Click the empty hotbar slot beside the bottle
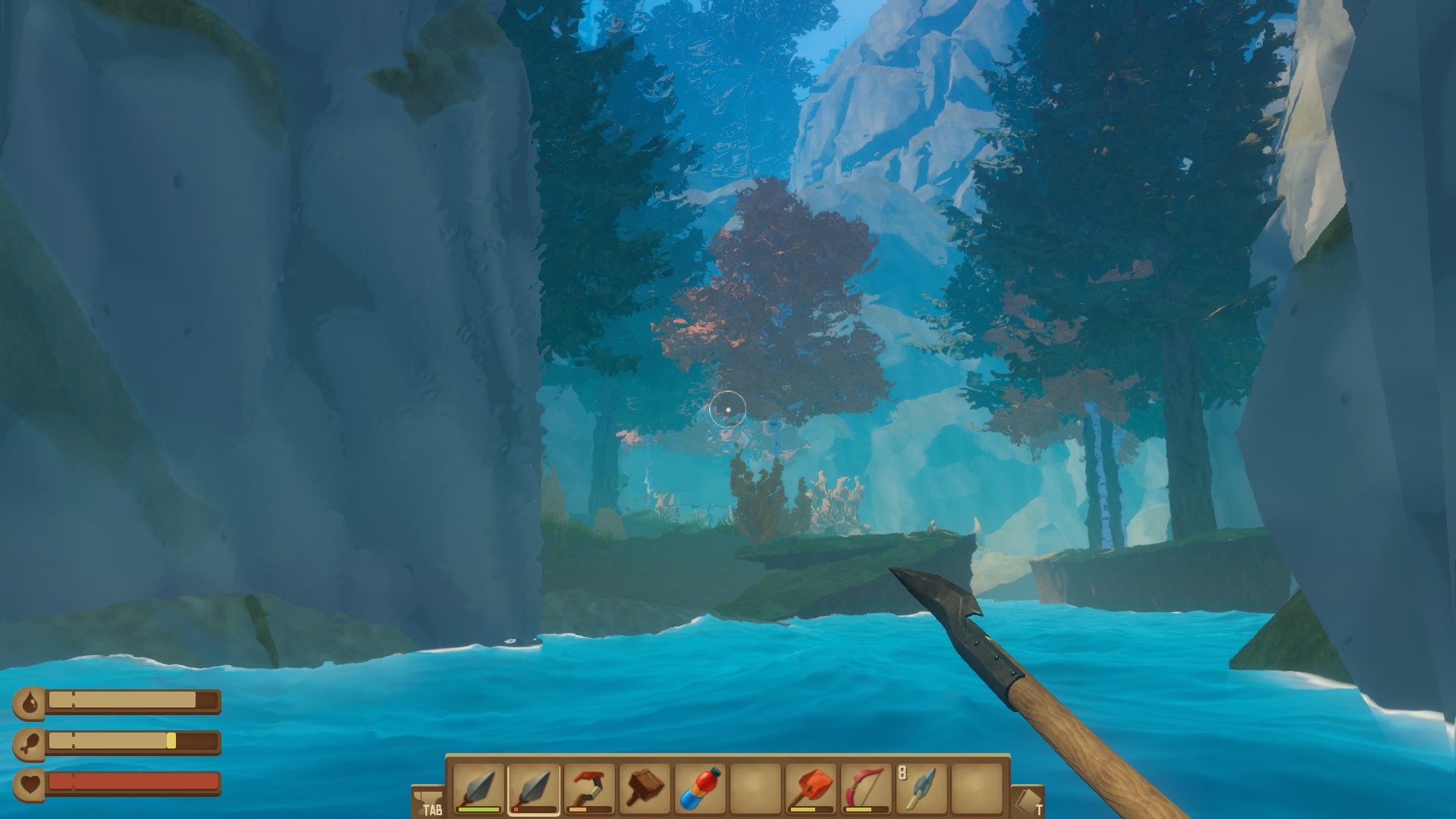The image size is (1456, 819). pos(756,786)
